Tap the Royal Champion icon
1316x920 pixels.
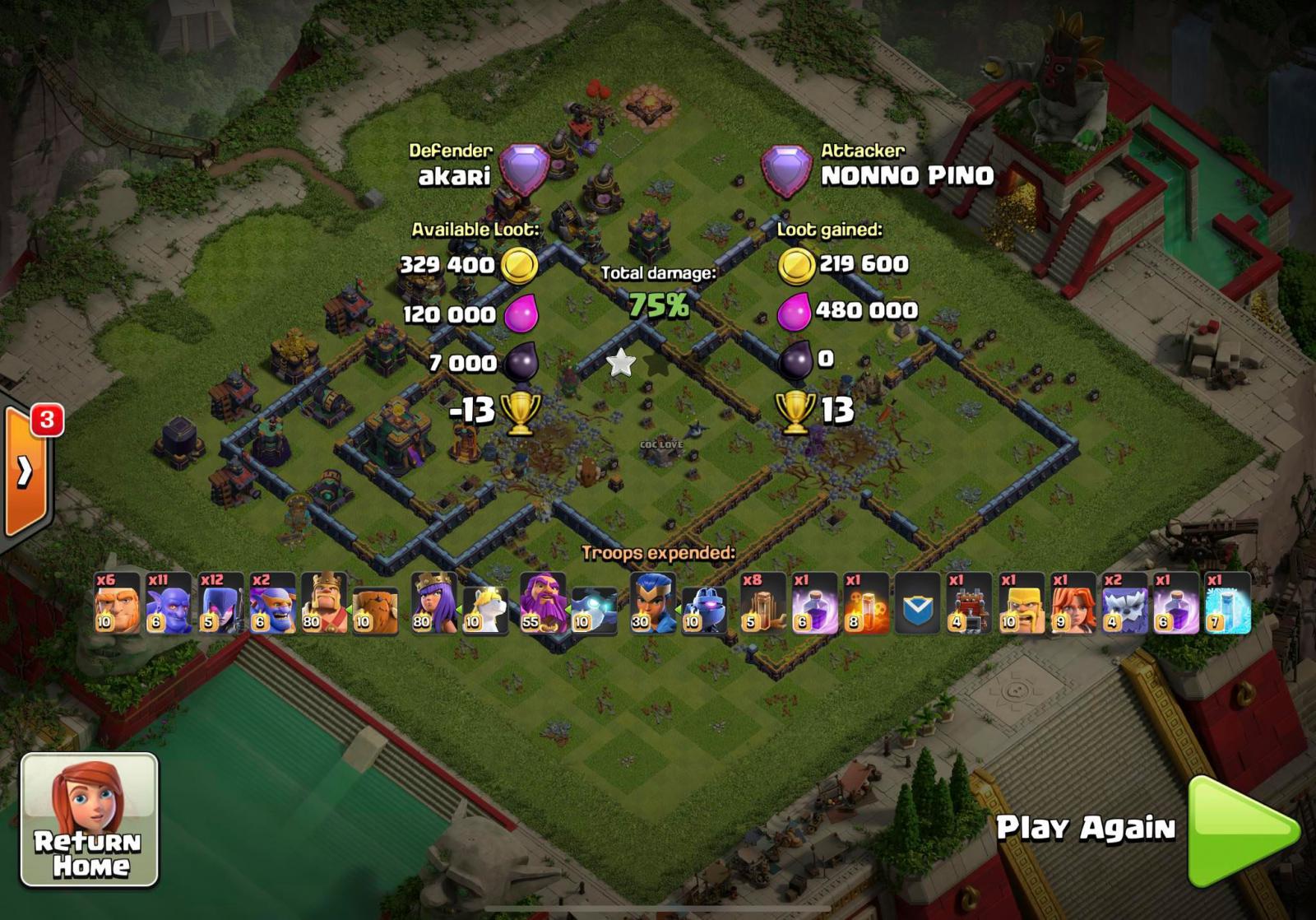point(651,605)
